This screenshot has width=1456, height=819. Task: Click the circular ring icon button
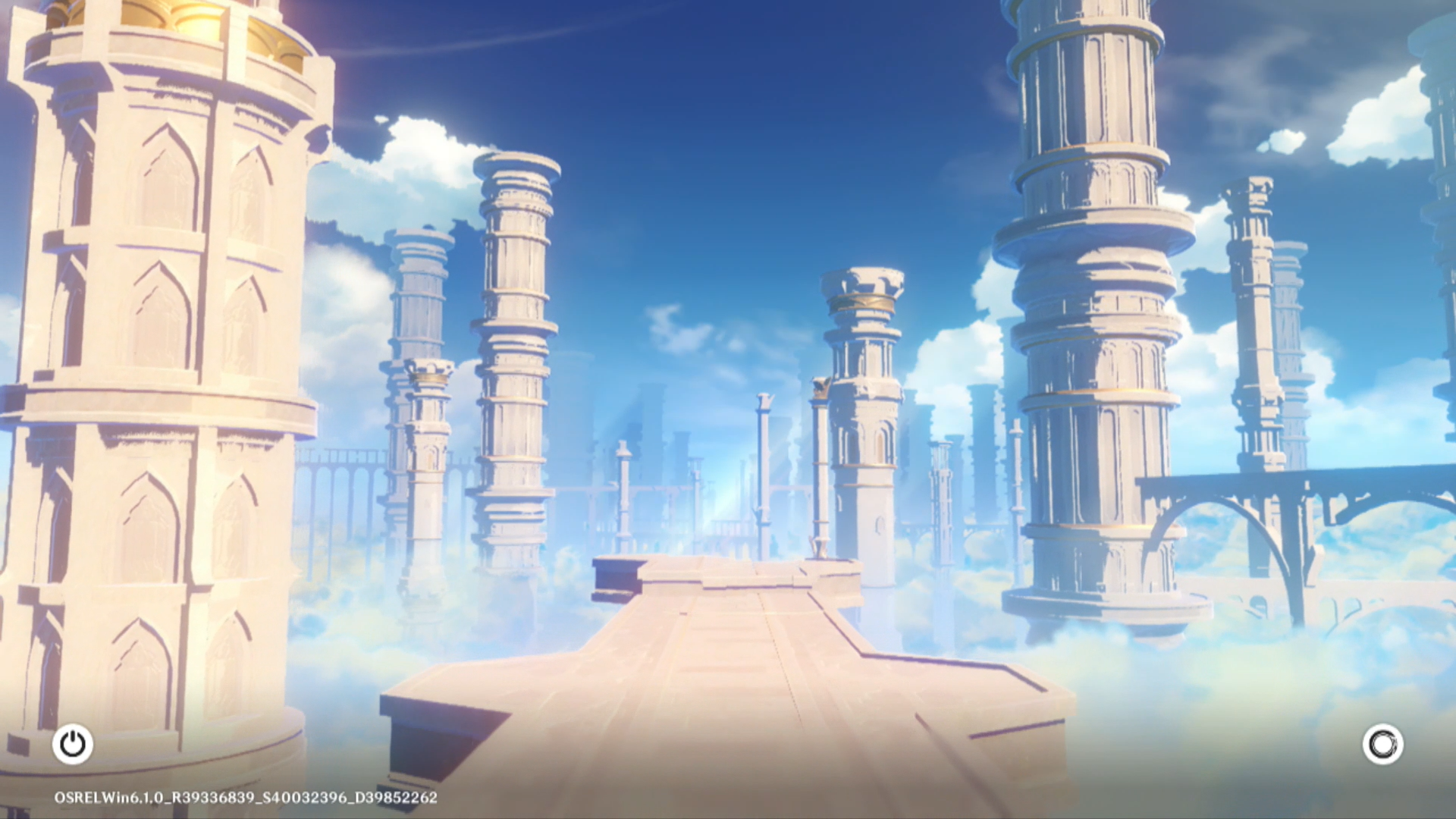click(x=1382, y=744)
